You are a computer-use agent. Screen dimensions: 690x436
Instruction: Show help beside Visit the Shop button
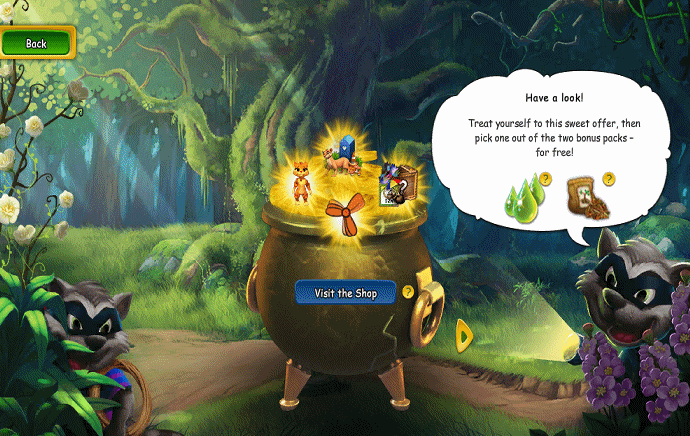click(408, 292)
